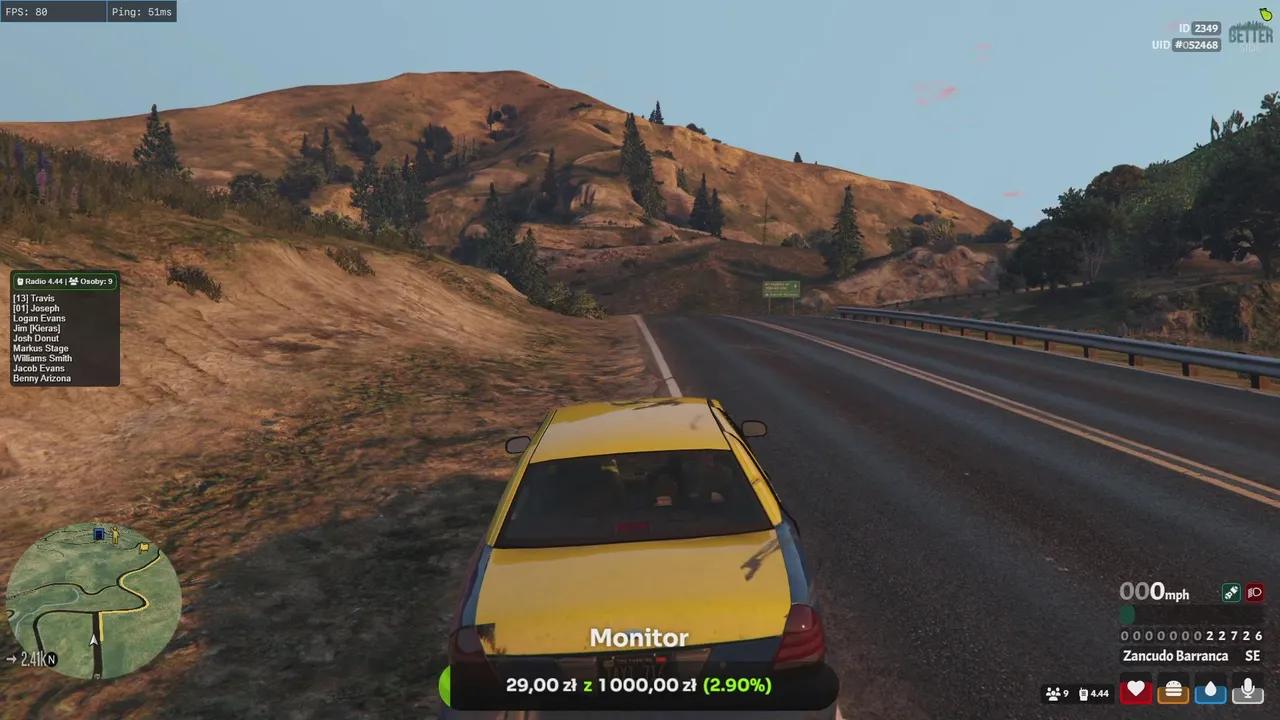Toggle the red headlights indicator icon

click(1254, 593)
